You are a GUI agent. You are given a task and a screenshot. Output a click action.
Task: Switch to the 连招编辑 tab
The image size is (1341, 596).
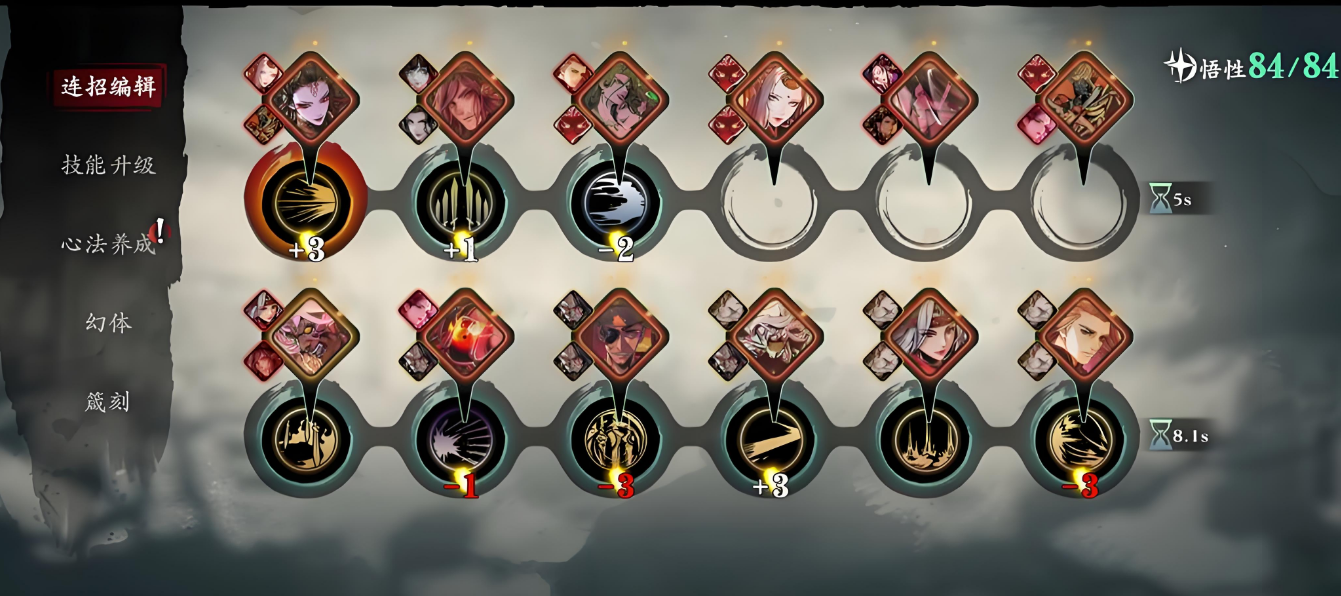pyautogui.click(x=109, y=87)
